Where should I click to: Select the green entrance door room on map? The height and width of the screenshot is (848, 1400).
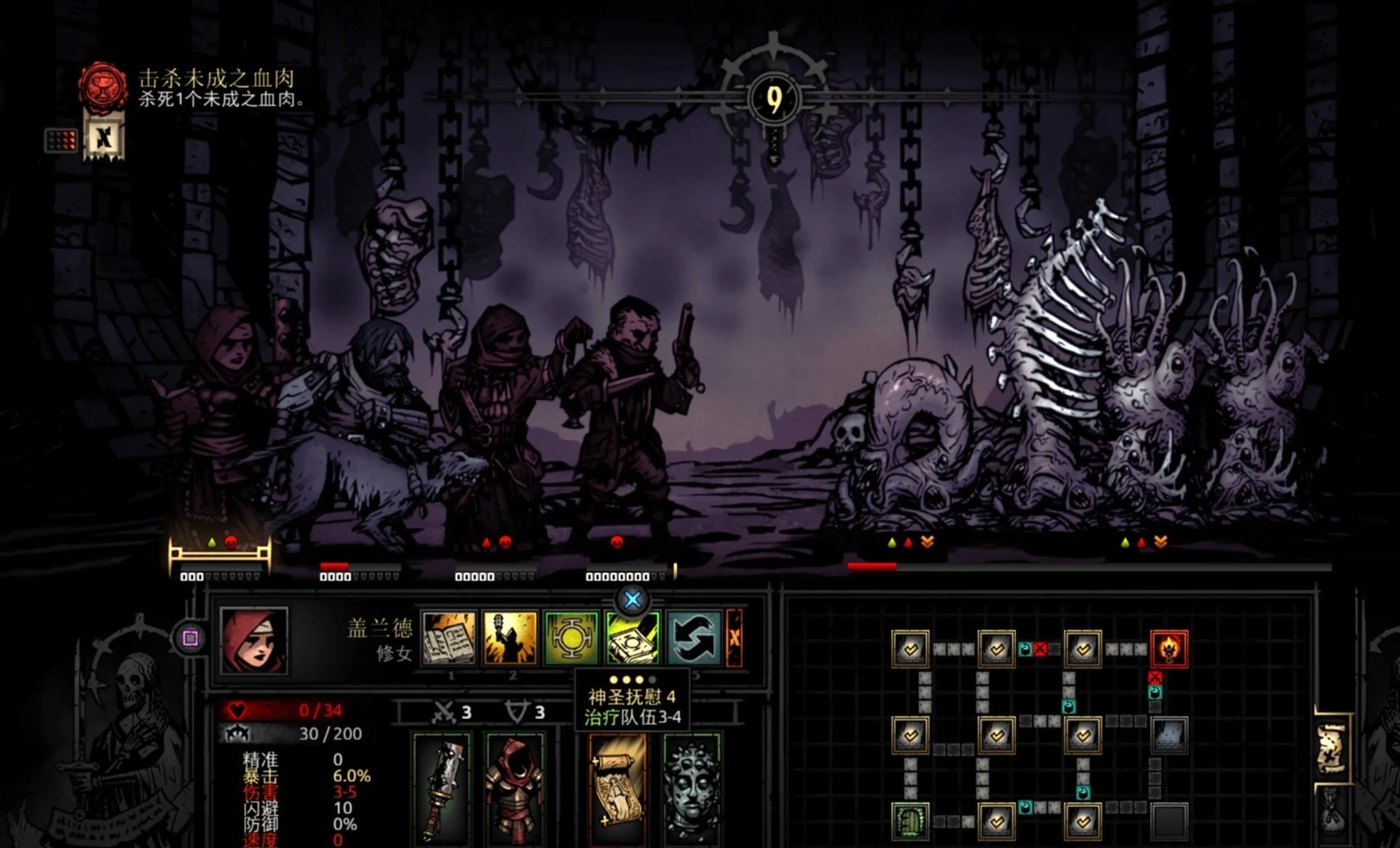click(x=910, y=821)
